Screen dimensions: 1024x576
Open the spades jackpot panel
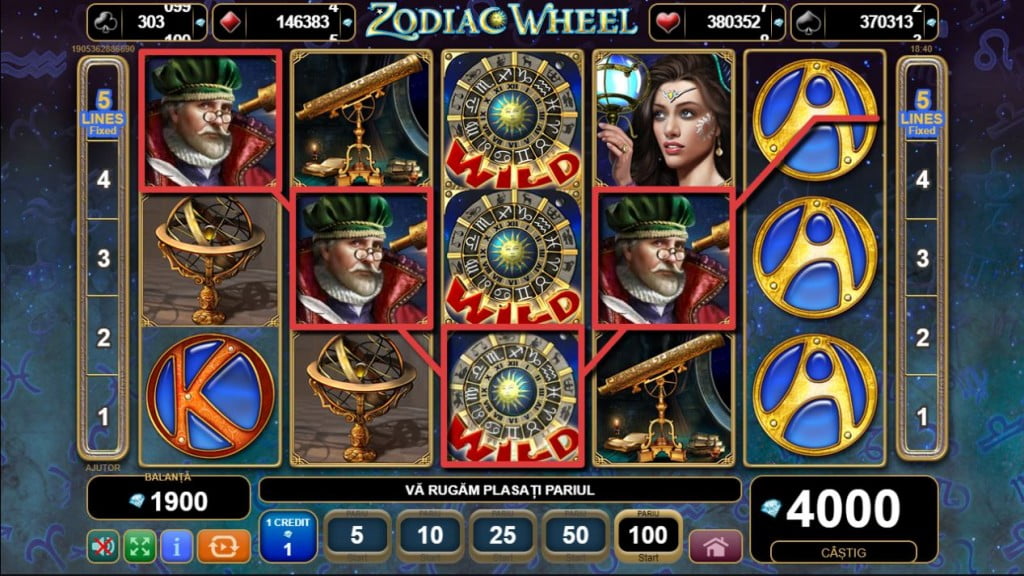[864, 21]
